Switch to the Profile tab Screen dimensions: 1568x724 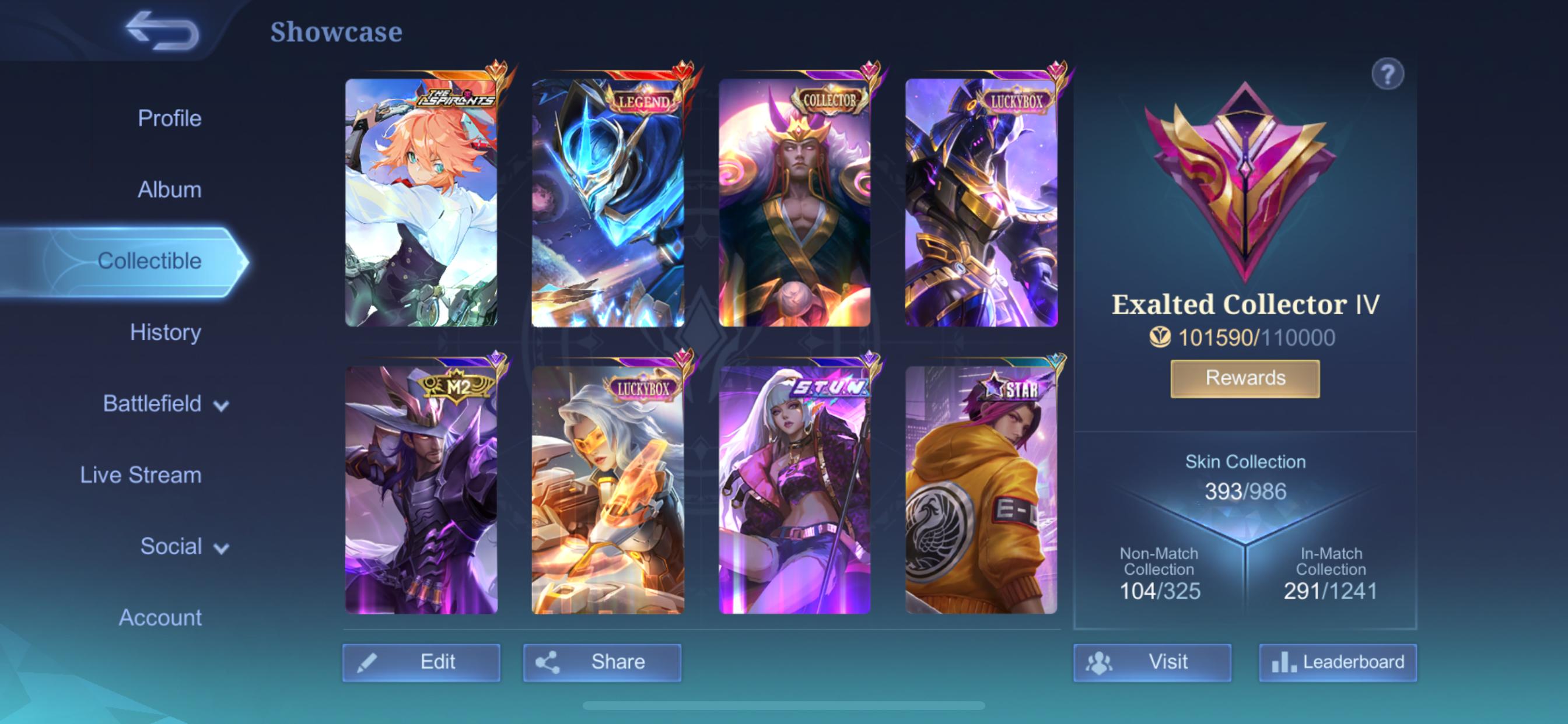click(169, 118)
